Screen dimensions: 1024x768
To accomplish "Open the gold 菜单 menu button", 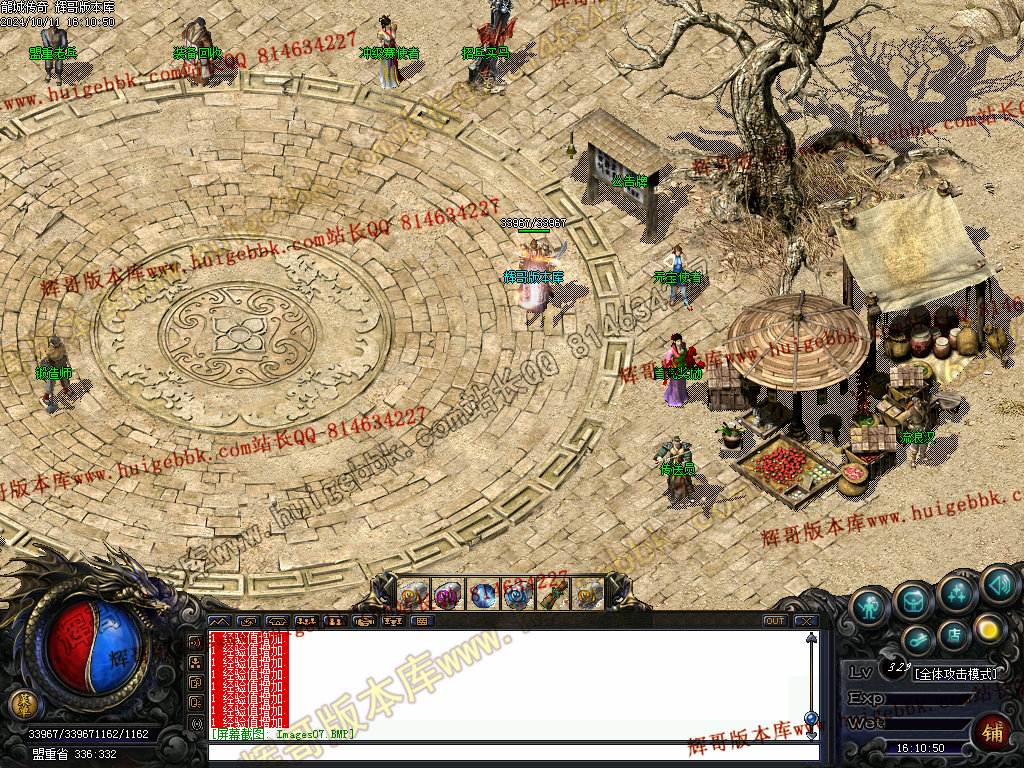I will coord(21,704).
